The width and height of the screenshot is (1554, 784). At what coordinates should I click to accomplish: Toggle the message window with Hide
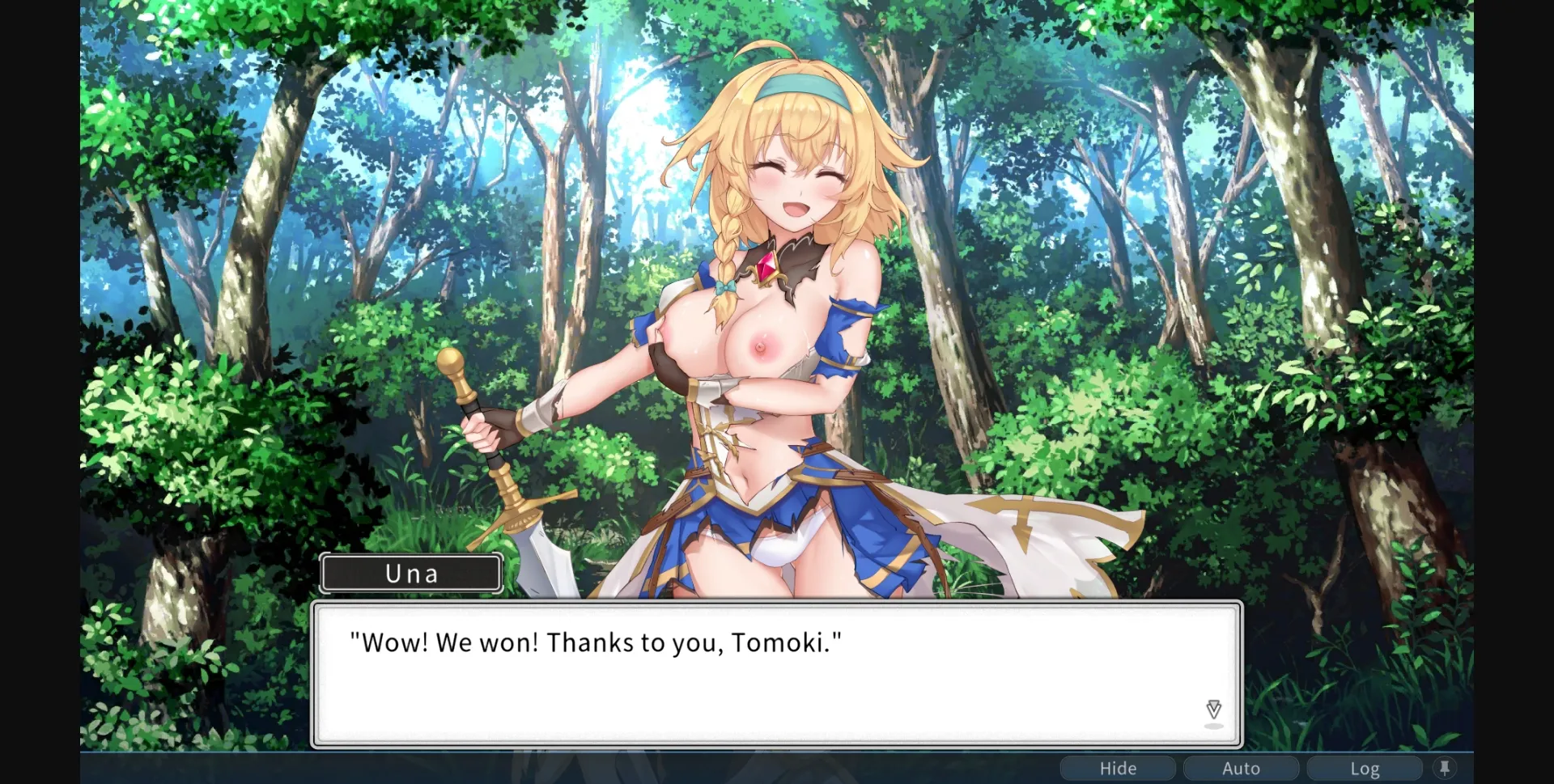click(1118, 767)
